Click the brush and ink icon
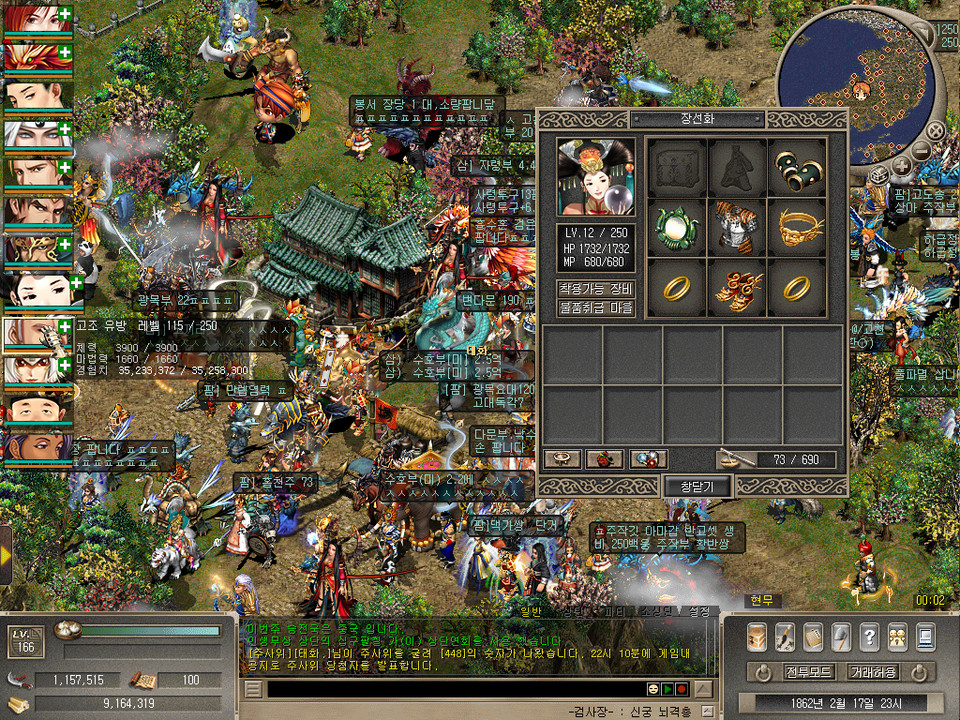Image resolution: width=960 pixels, height=720 pixels. [785, 636]
